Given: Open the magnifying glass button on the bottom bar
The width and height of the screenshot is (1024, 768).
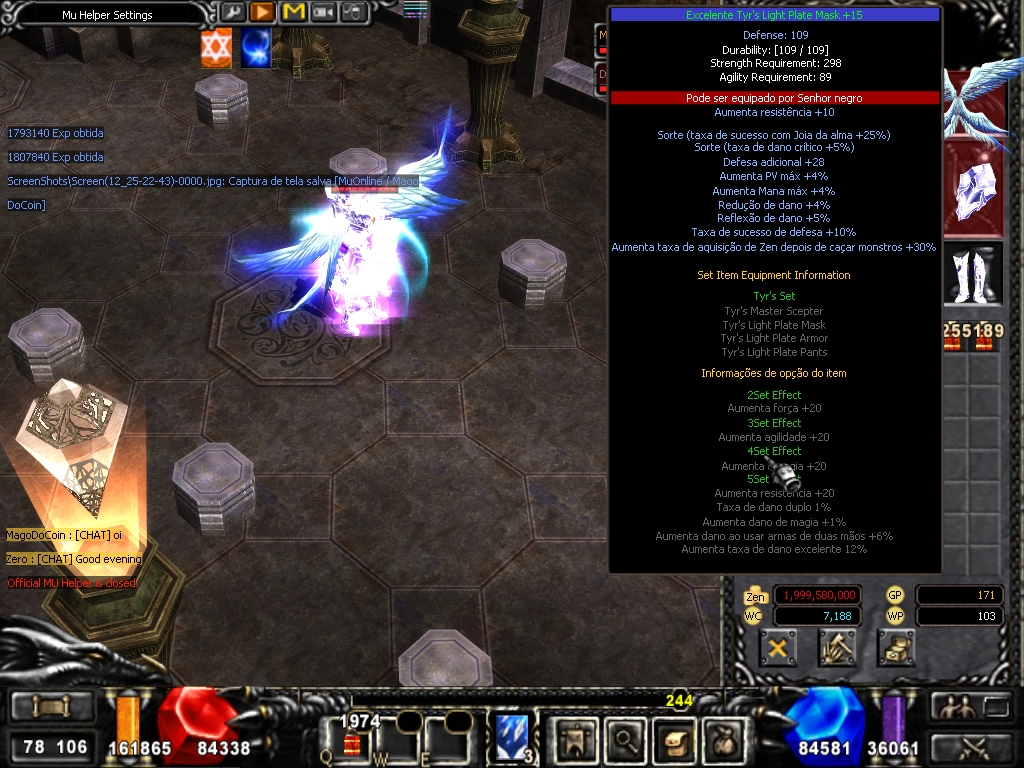Looking at the screenshot, I should [x=625, y=740].
